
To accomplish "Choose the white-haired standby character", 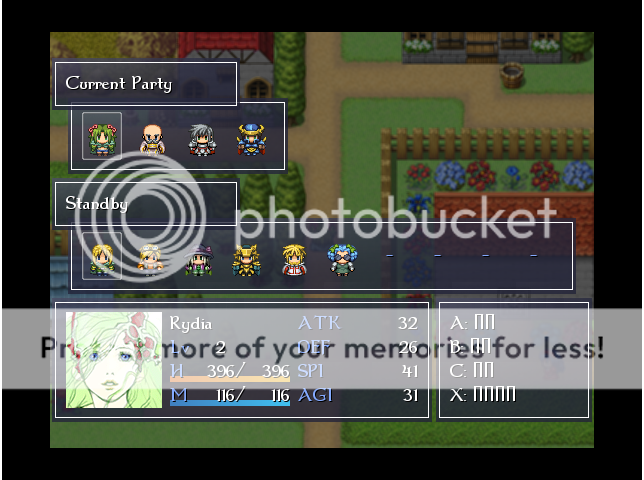I will coord(150,259).
